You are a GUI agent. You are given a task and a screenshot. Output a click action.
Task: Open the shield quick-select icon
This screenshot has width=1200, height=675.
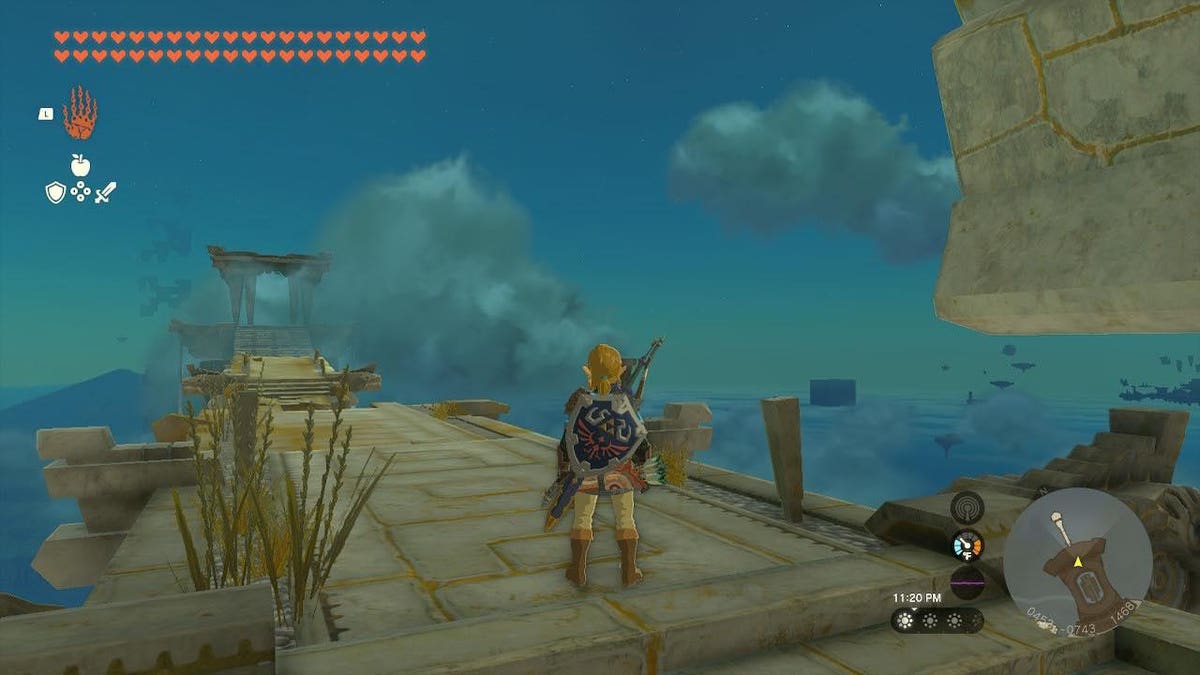(56, 192)
